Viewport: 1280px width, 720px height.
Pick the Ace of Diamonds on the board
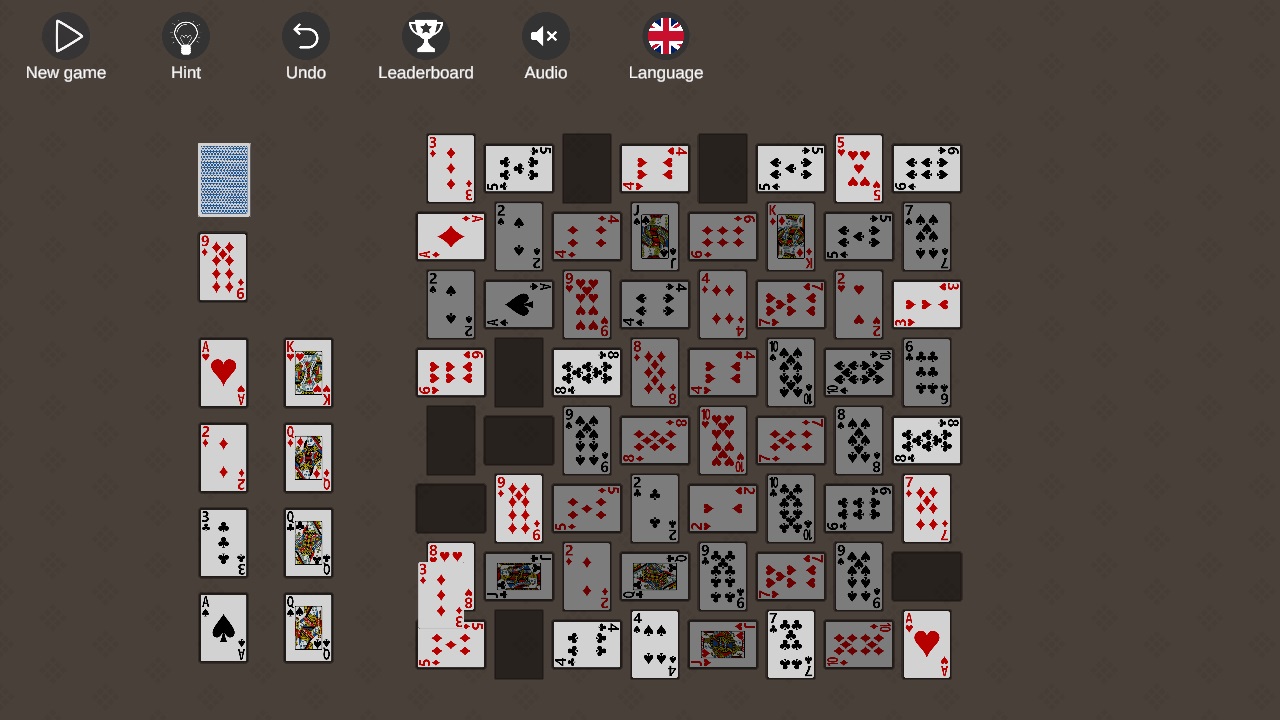(450, 236)
